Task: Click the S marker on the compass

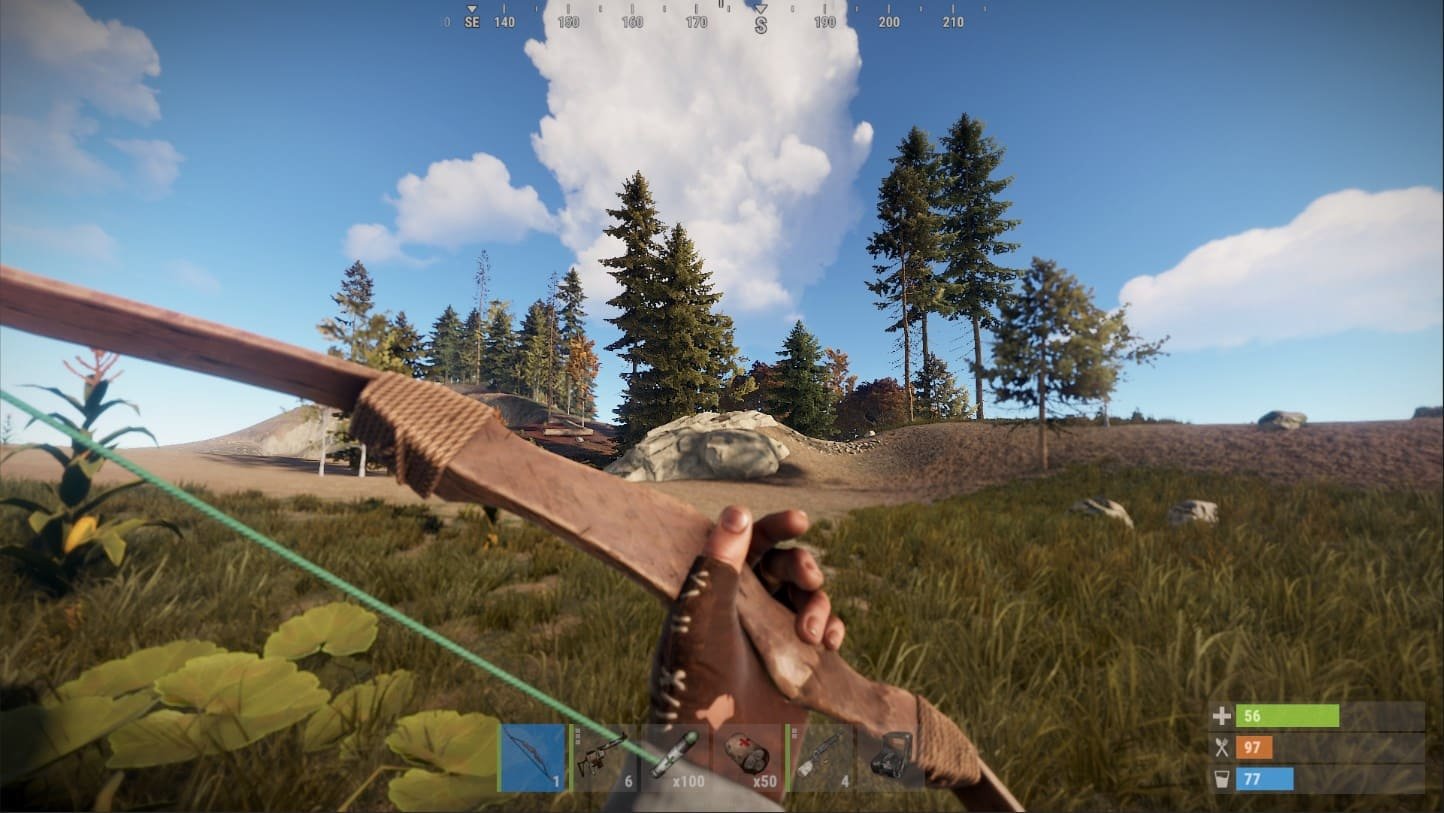Action: point(761,21)
